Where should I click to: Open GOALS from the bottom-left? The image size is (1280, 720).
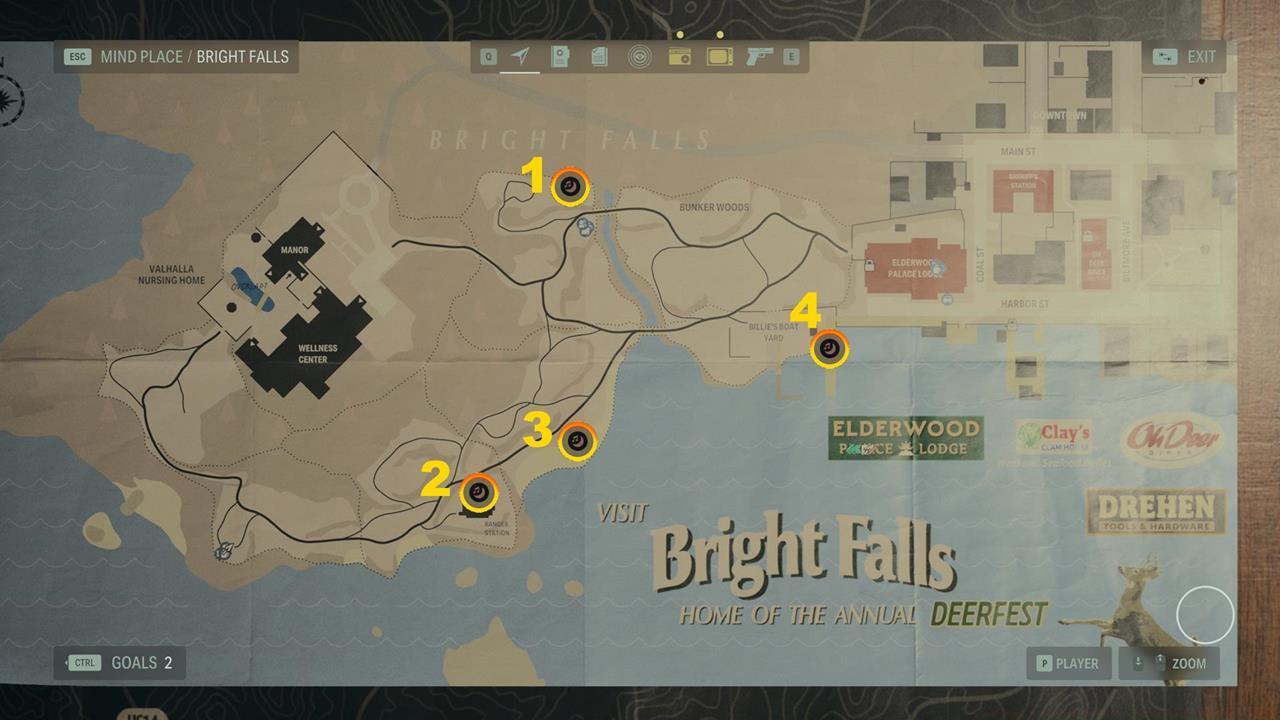(x=119, y=662)
